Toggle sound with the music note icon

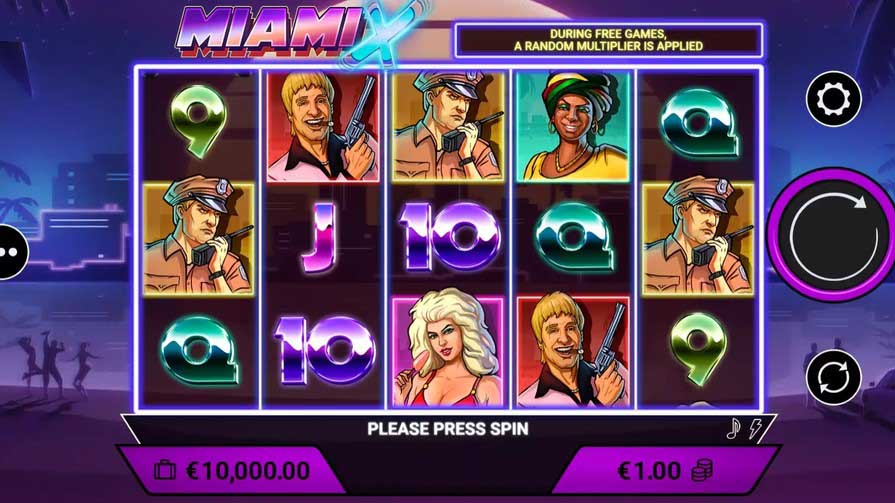pyautogui.click(x=733, y=429)
